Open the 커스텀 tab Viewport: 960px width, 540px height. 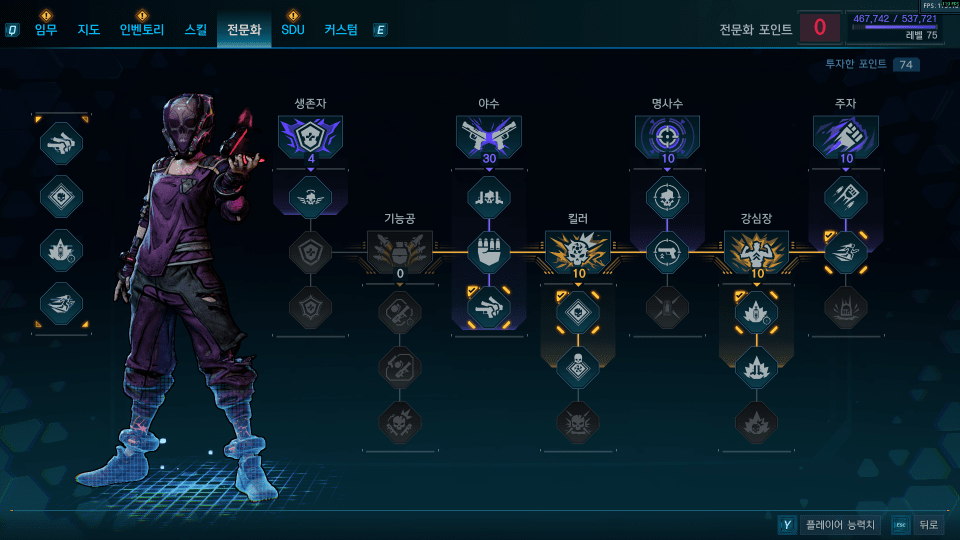click(341, 30)
